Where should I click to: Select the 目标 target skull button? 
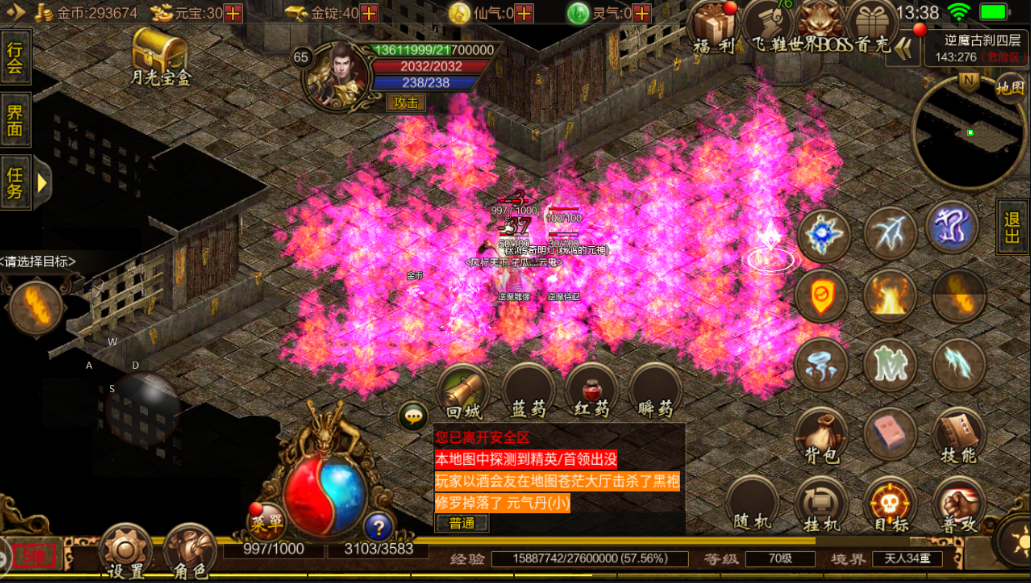click(x=890, y=503)
